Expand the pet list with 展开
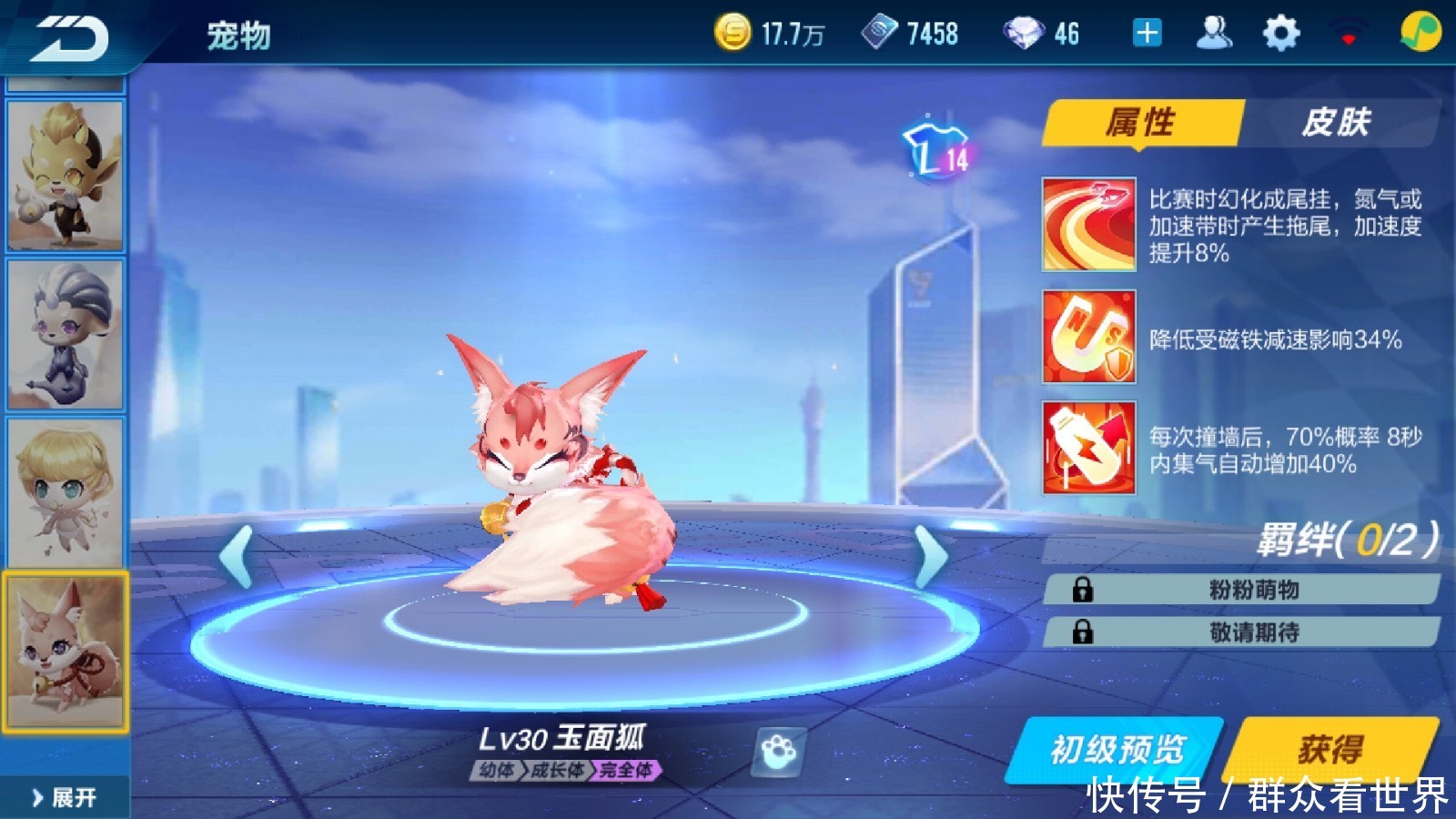The width and height of the screenshot is (1456, 819). click(x=64, y=797)
